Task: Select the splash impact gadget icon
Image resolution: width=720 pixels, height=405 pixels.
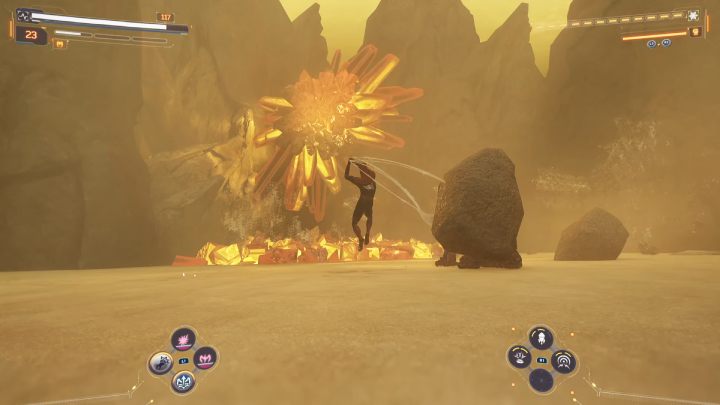Action: point(519,357)
